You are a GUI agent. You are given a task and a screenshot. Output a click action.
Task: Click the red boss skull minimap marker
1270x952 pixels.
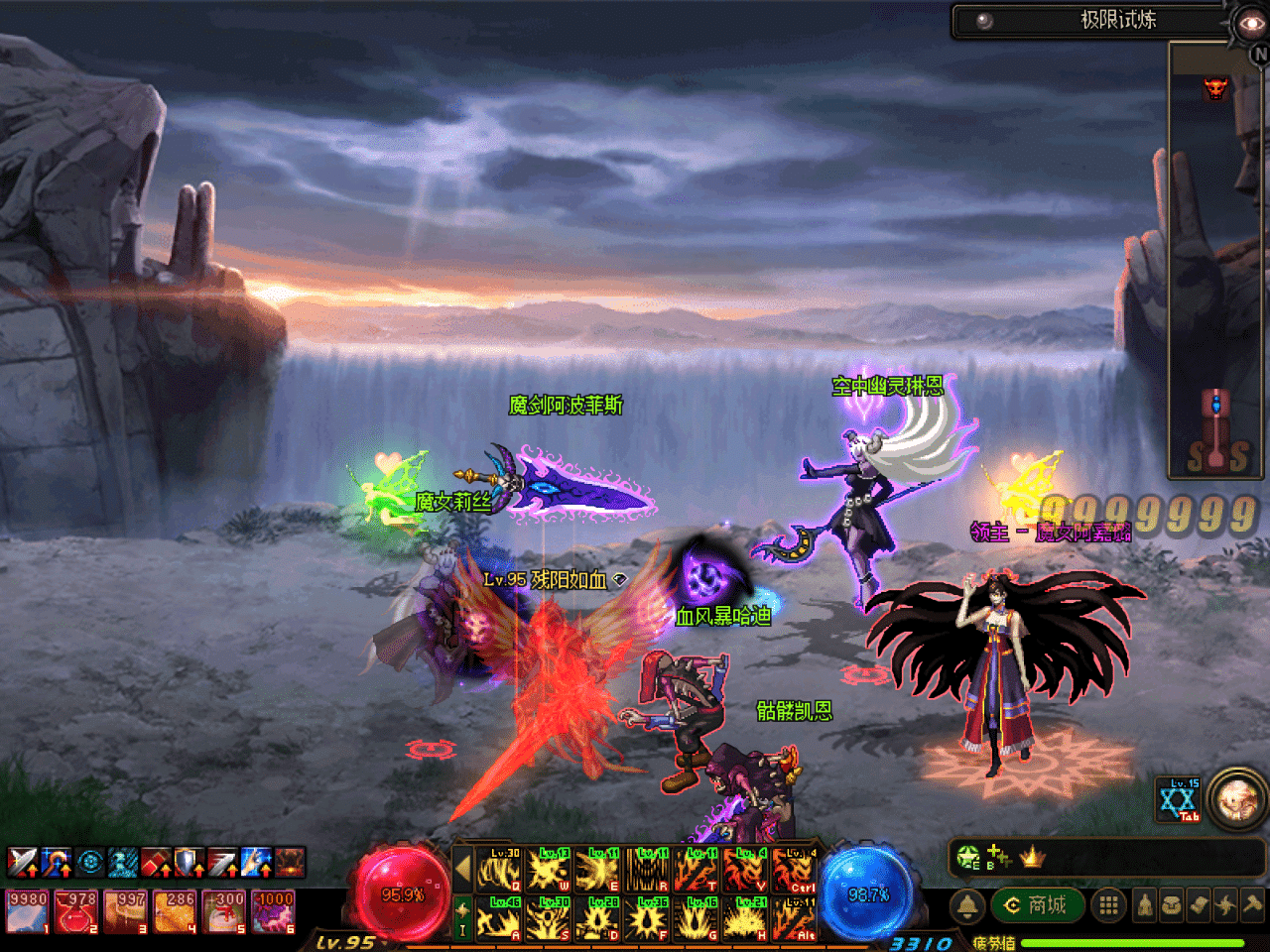[1215, 88]
